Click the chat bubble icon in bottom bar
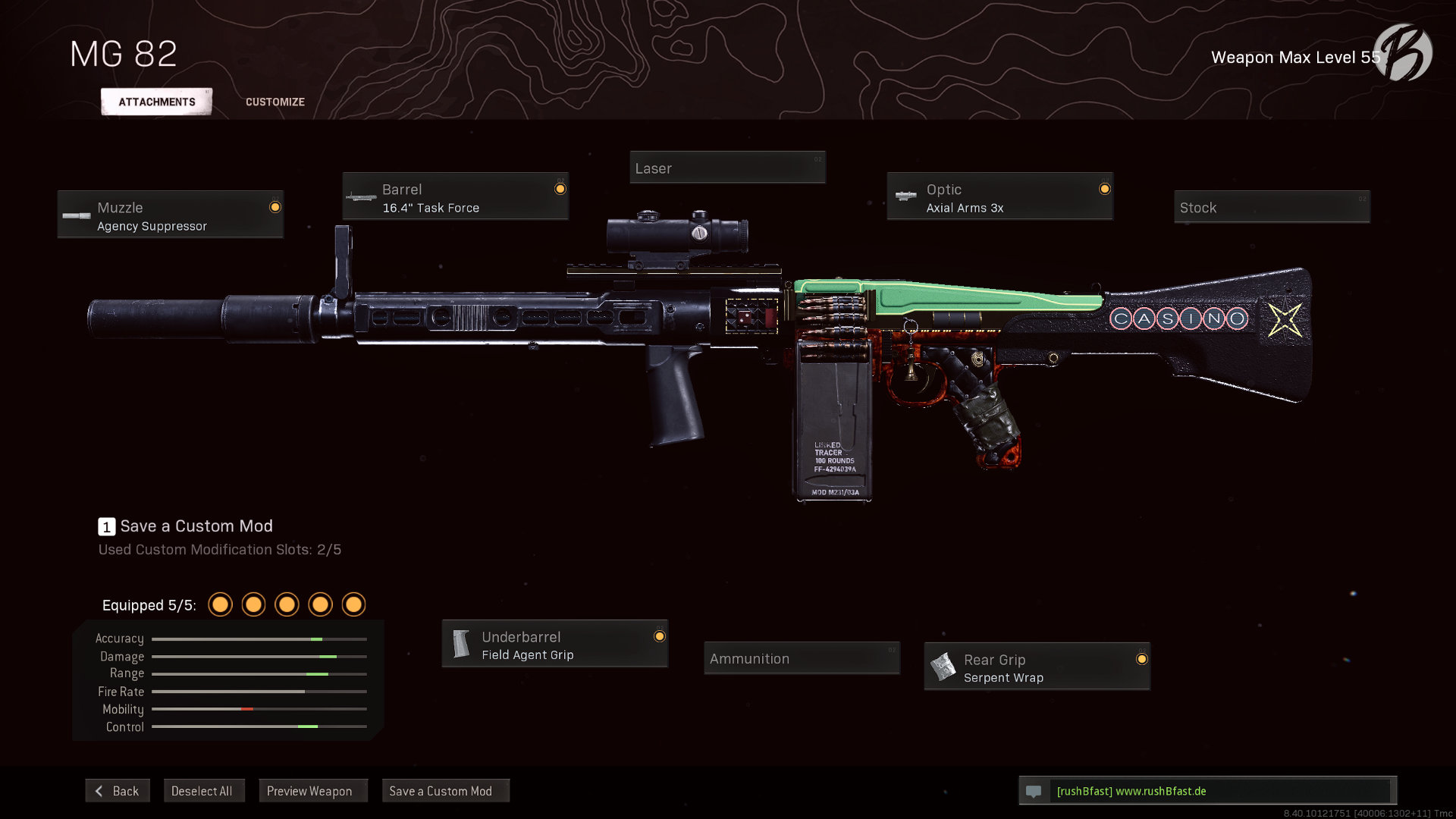Viewport: 1456px width, 819px height. click(1034, 791)
